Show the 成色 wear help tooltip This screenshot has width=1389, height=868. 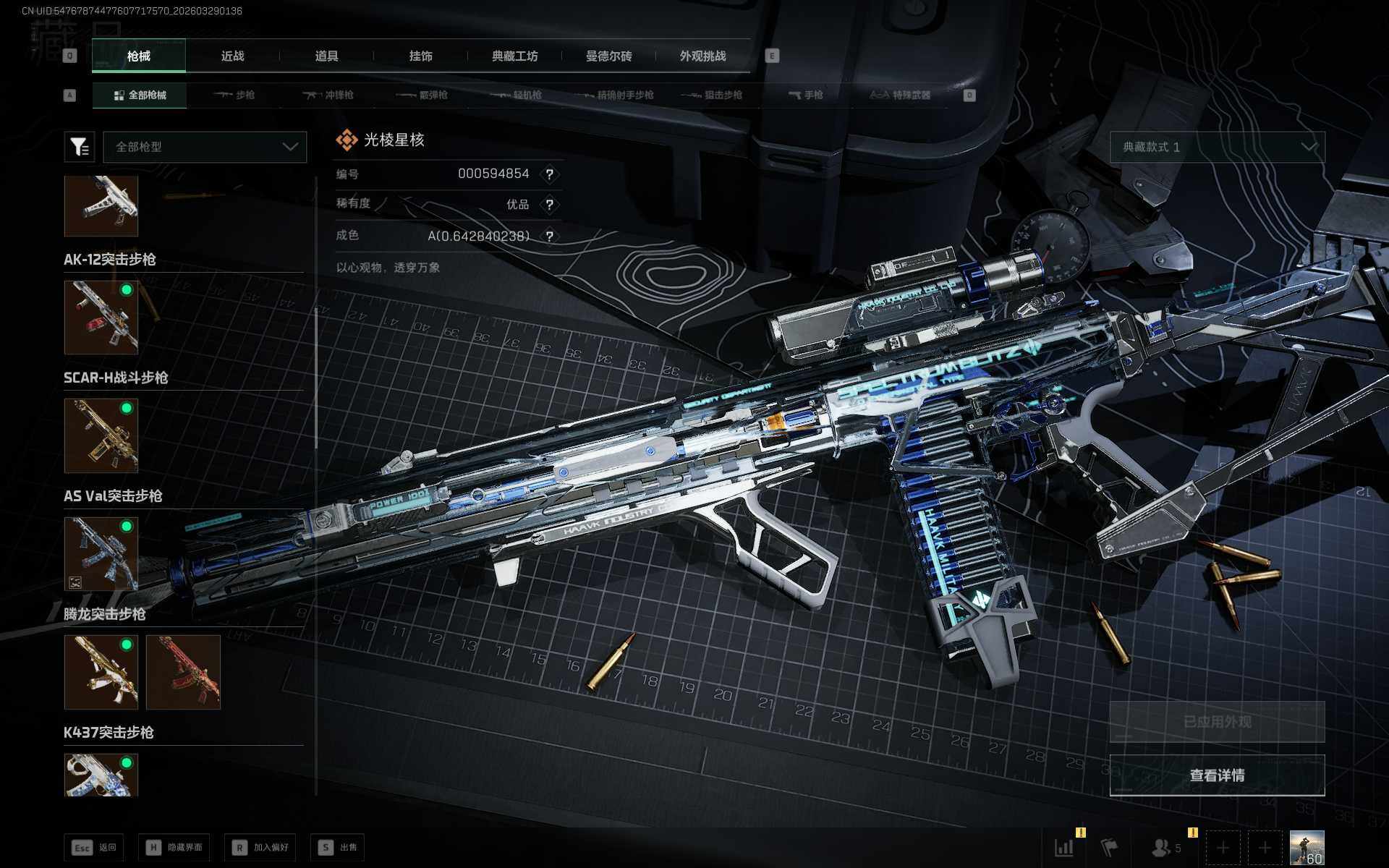550,237
